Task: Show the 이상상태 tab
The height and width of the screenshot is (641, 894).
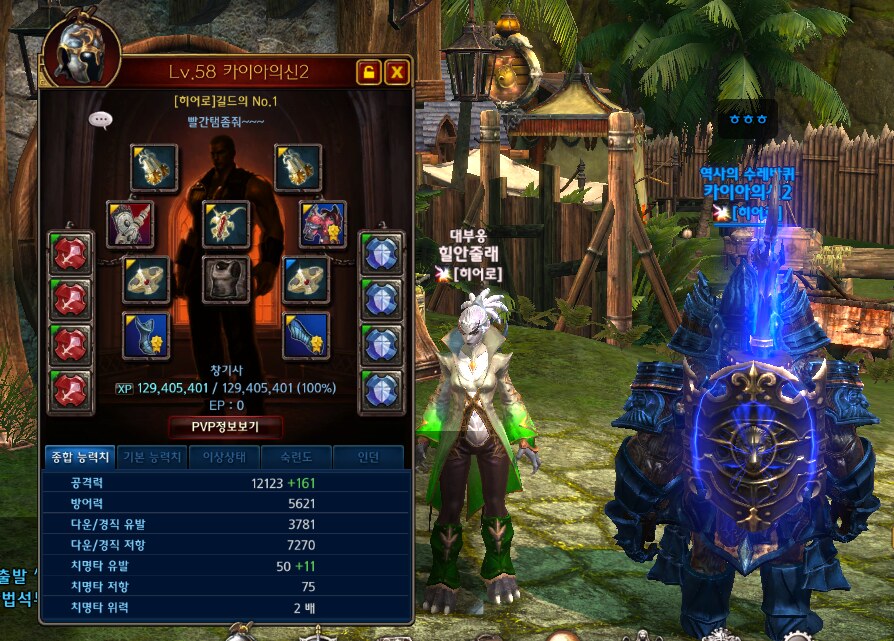Action: [x=225, y=458]
